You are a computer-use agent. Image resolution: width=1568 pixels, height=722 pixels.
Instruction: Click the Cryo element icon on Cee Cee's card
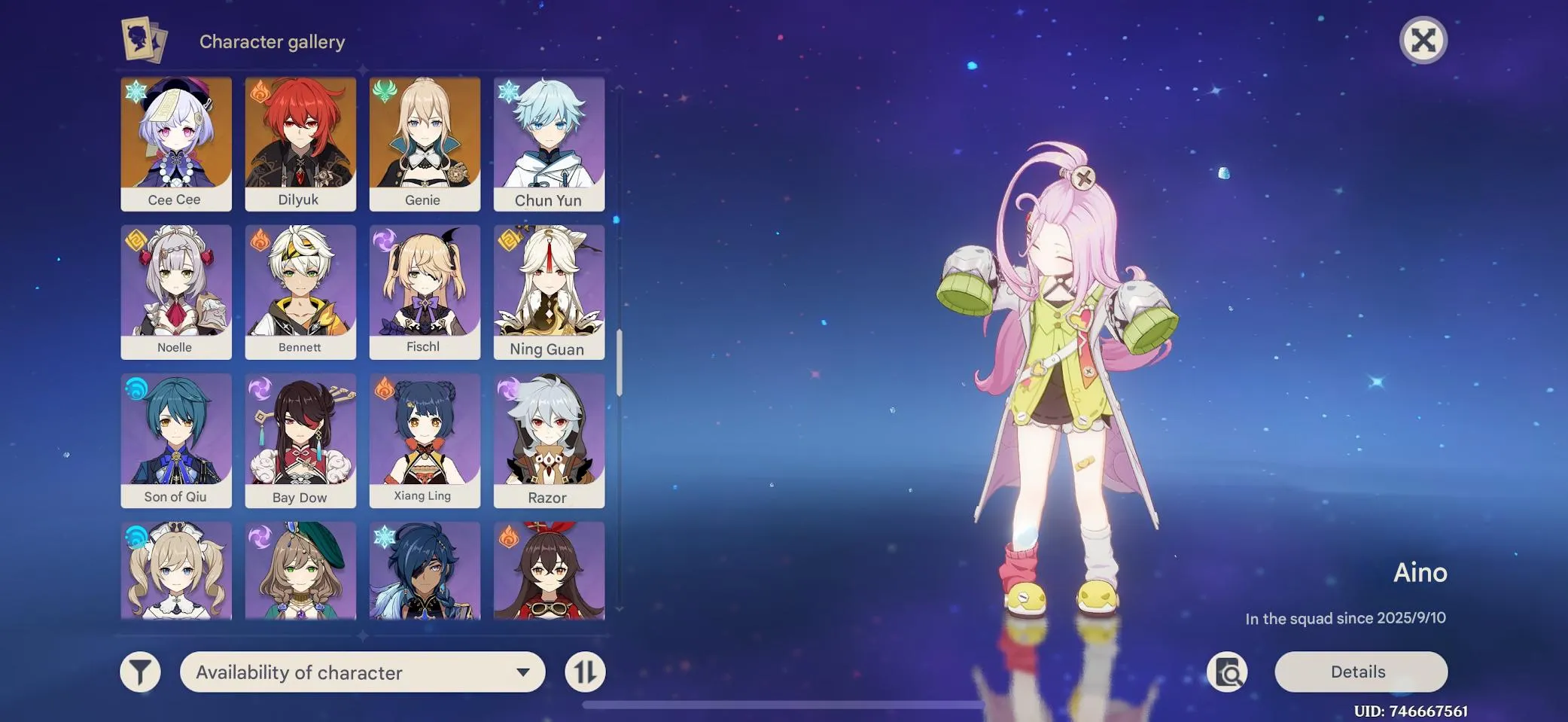(x=135, y=91)
